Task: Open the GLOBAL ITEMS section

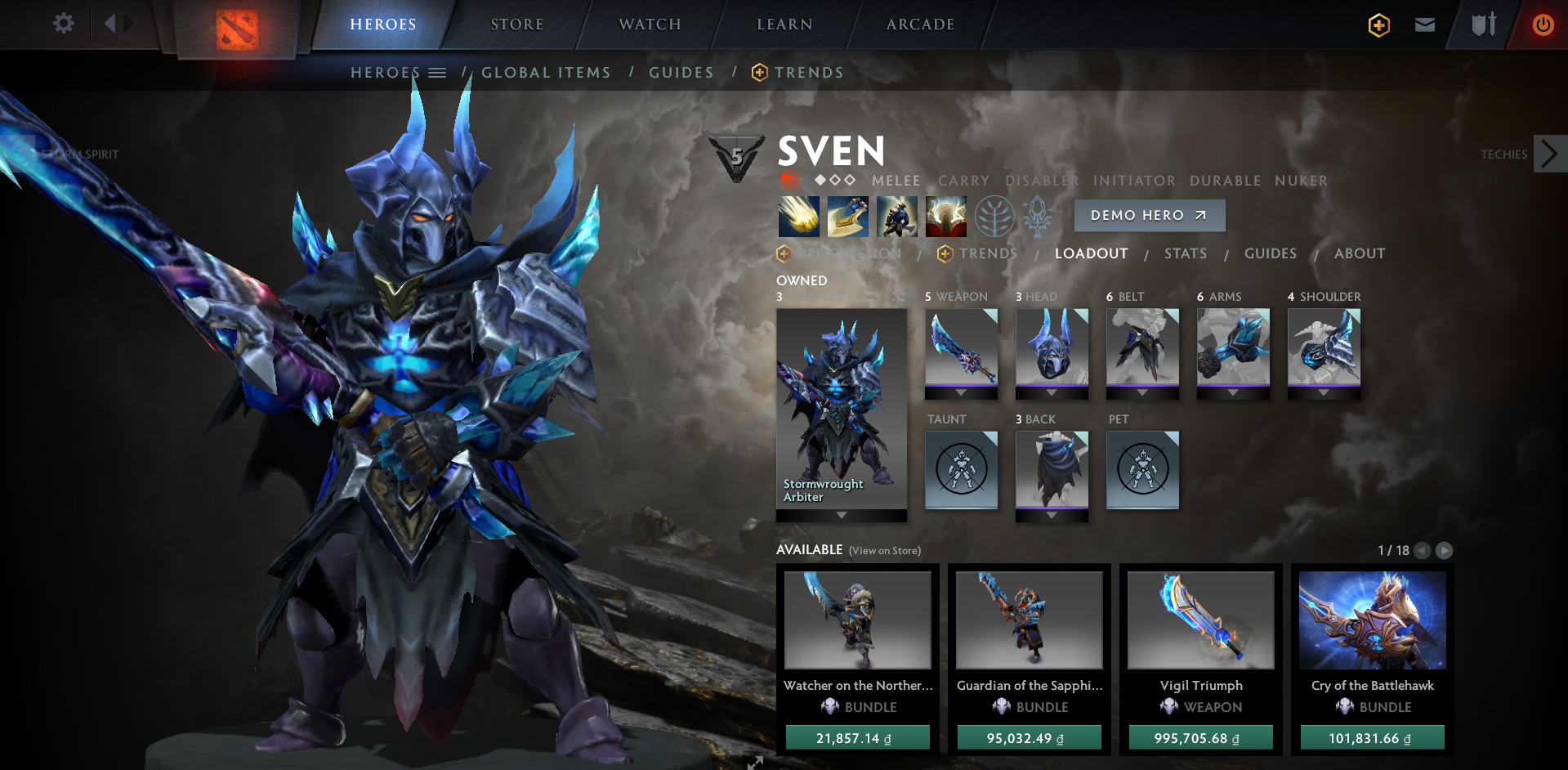Action: click(x=546, y=72)
